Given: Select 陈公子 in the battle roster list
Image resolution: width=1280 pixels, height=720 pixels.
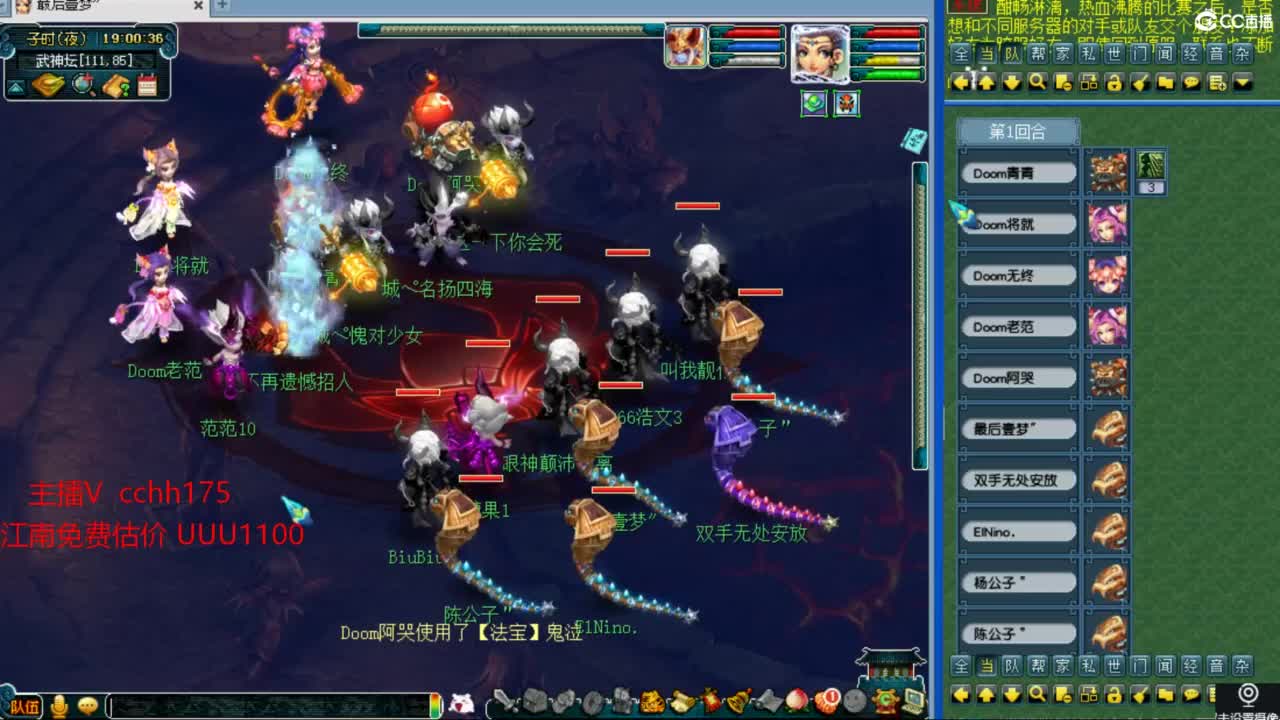Looking at the screenshot, I should (x=1016, y=633).
